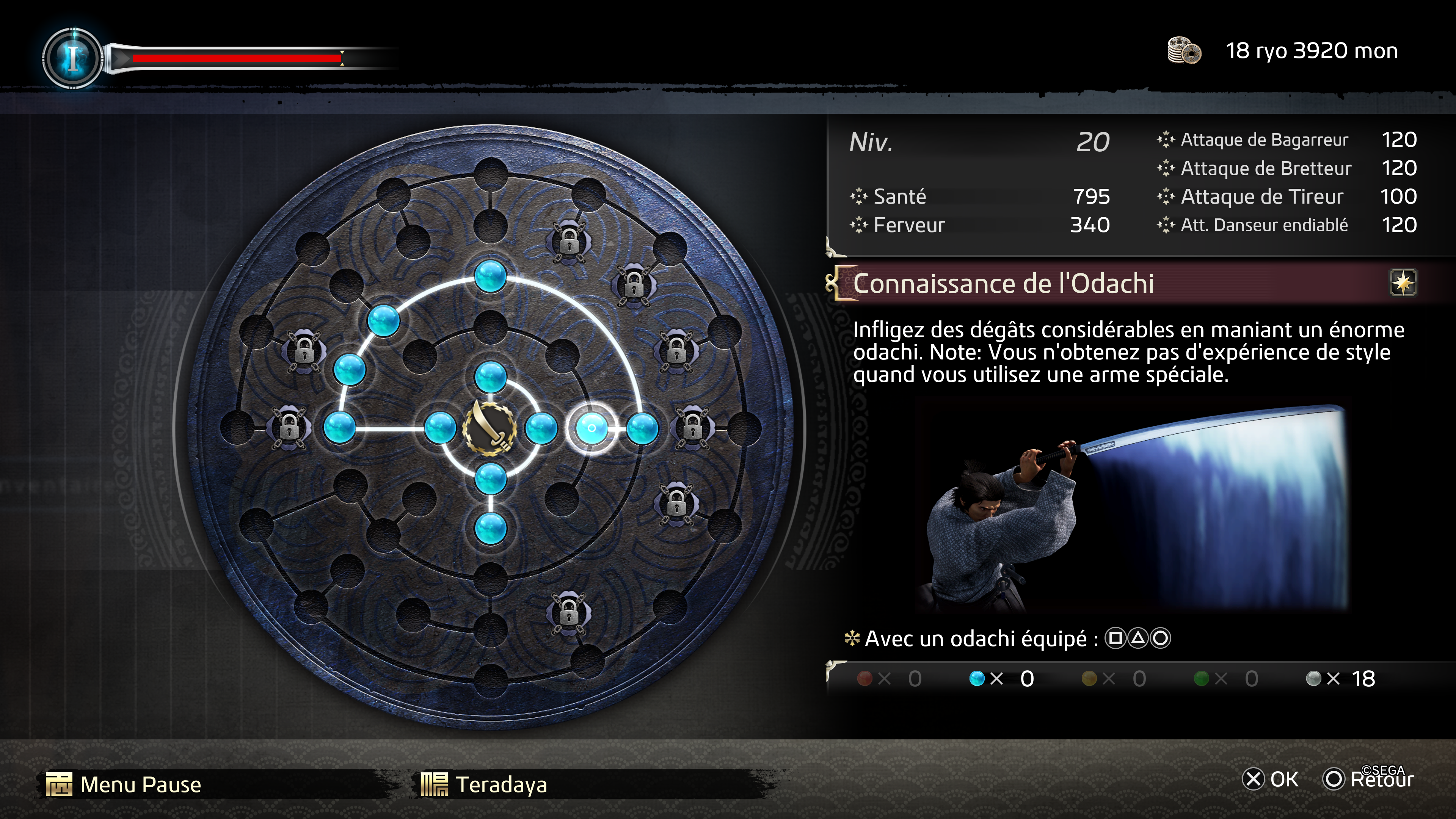
Task: Click the central katana style emblem
Action: click(x=490, y=428)
